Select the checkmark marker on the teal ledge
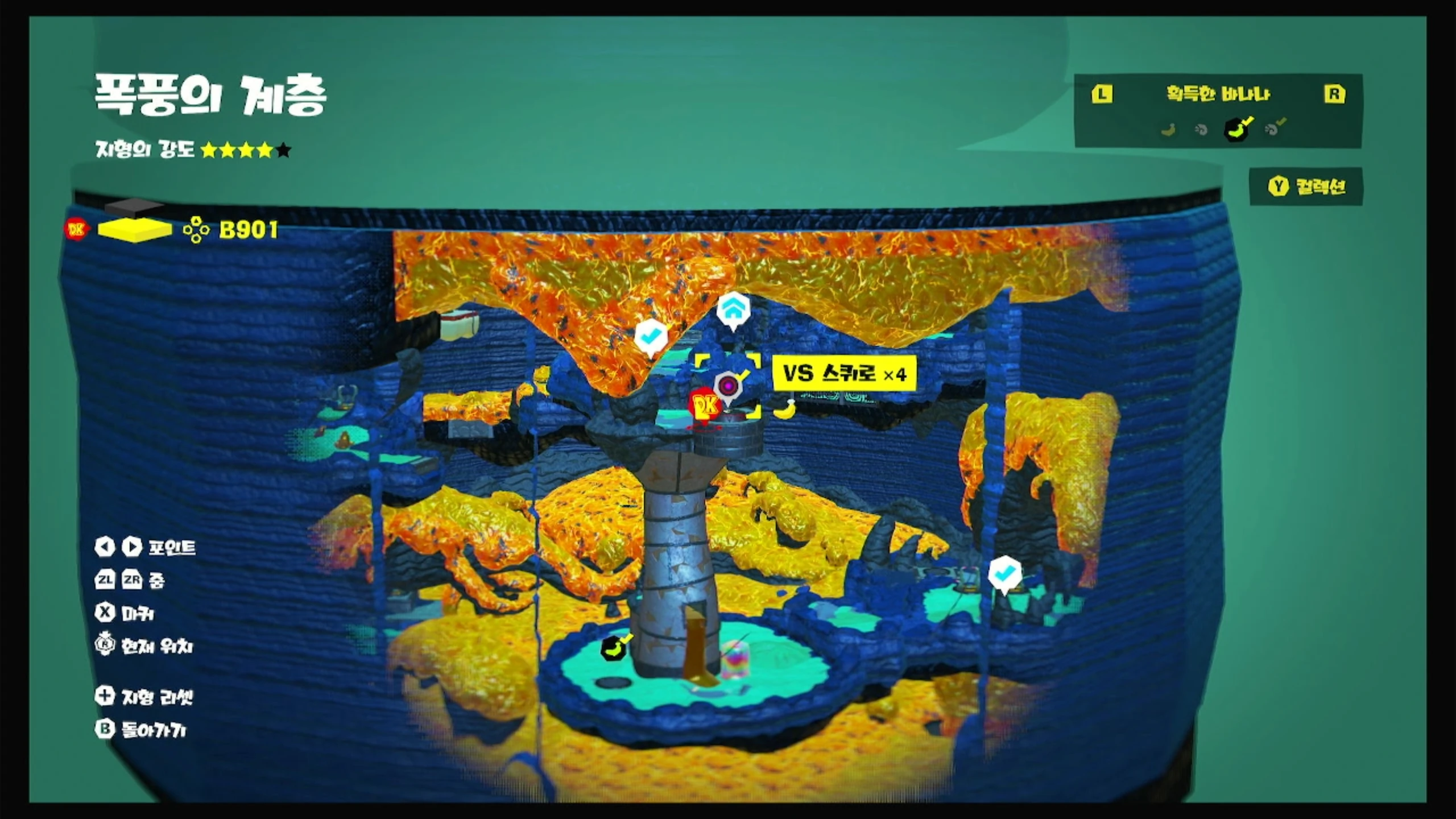The height and width of the screenshot is (819, 1456). [x=1005, y=573]
